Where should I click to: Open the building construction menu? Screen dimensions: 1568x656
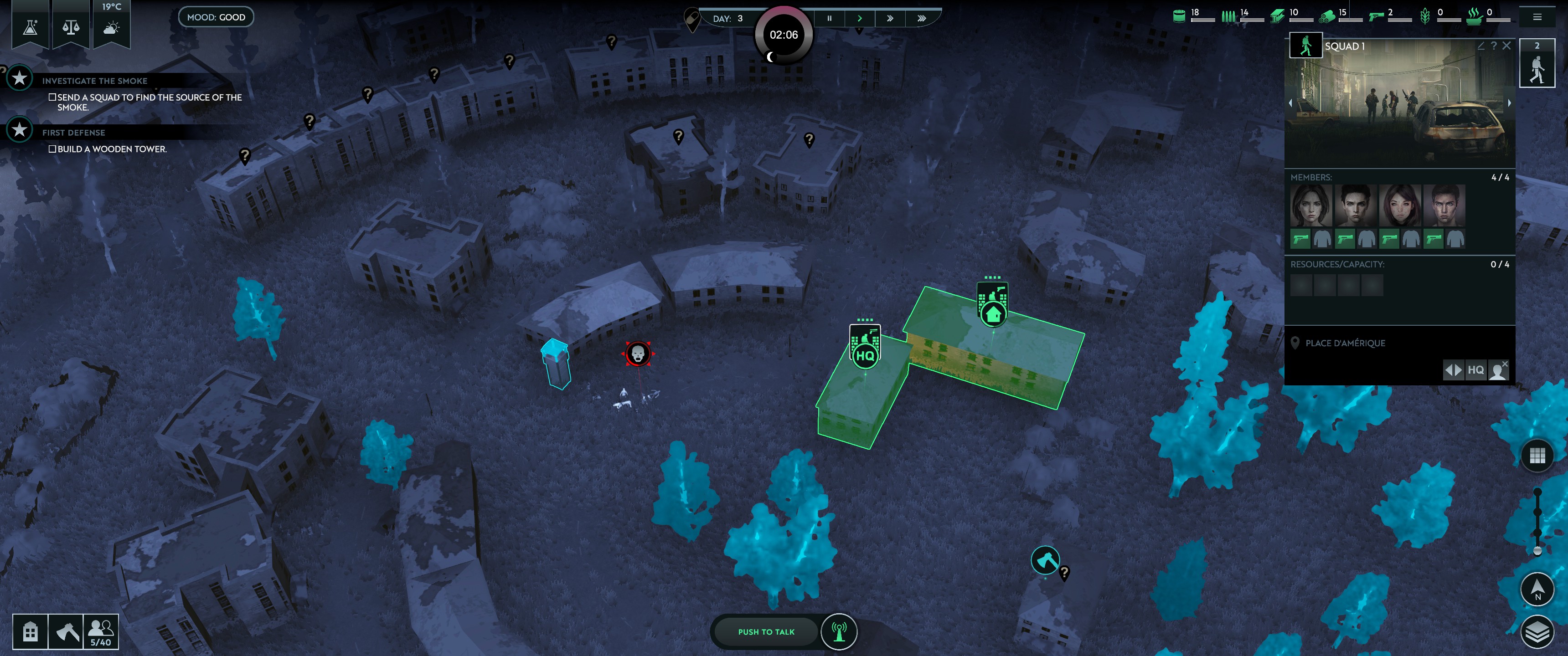(30, 632)
